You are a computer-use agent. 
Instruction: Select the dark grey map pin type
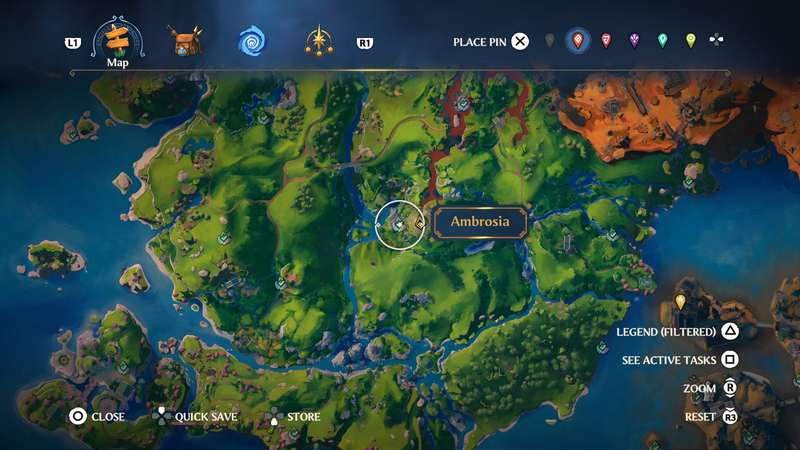[x=549, y=41]
